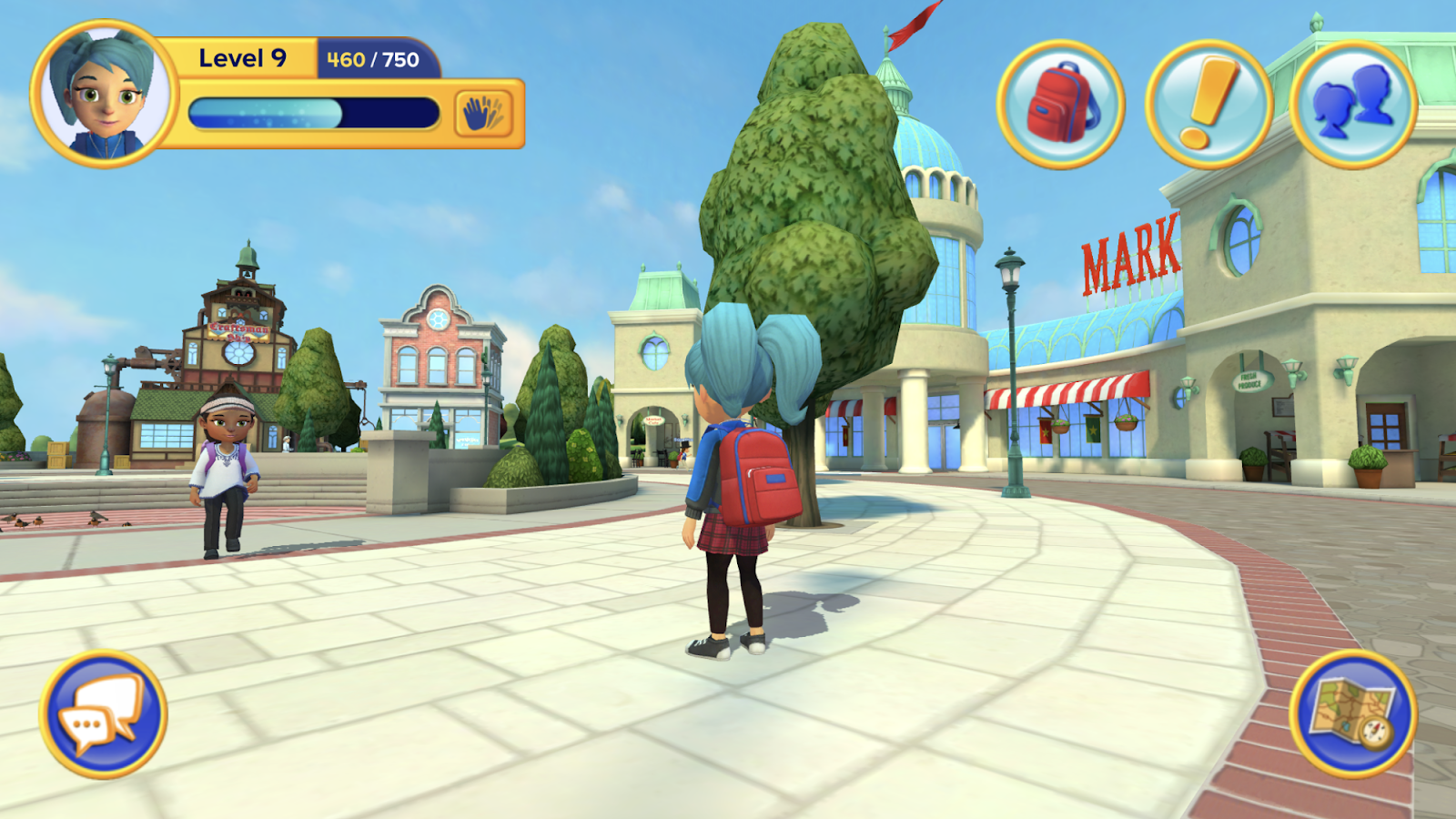Click the Level 9 badge
The image size is (1456, 819).
coord(241,56)
